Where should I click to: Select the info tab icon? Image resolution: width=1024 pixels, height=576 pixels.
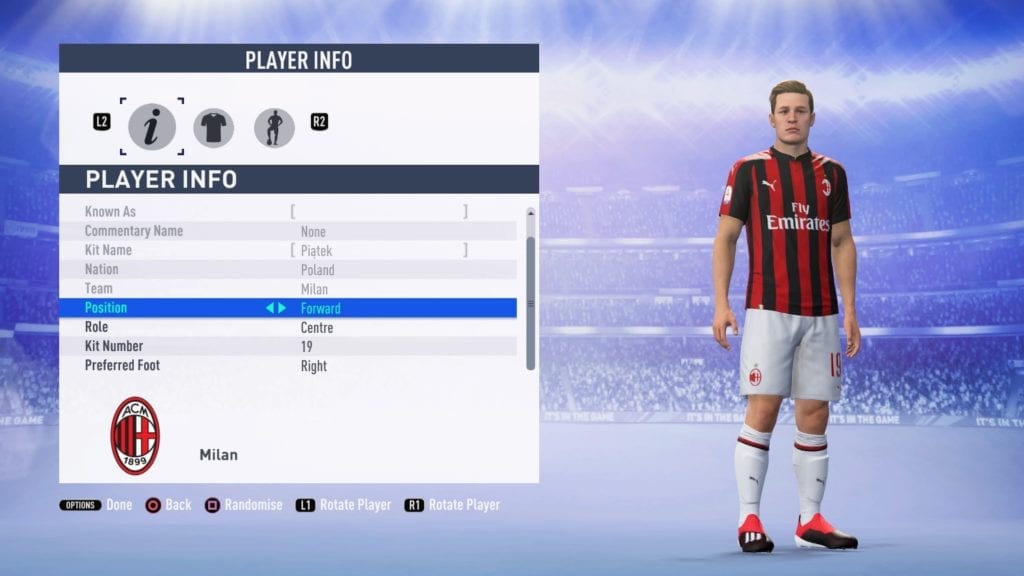(x=152, y=128)
